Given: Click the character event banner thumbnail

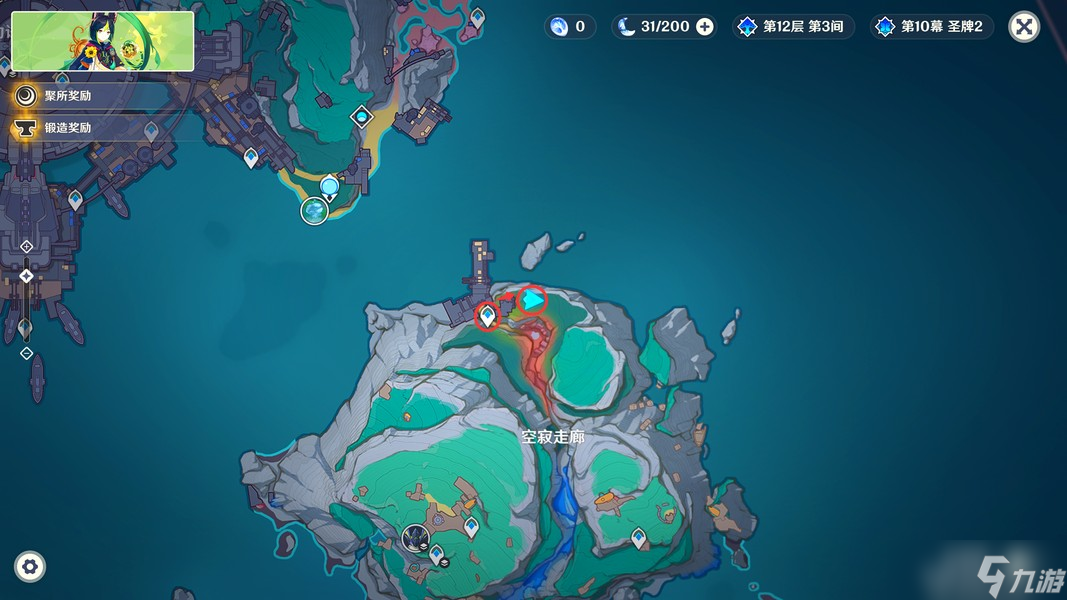Looking at the screenshot, I should (103, 41).
